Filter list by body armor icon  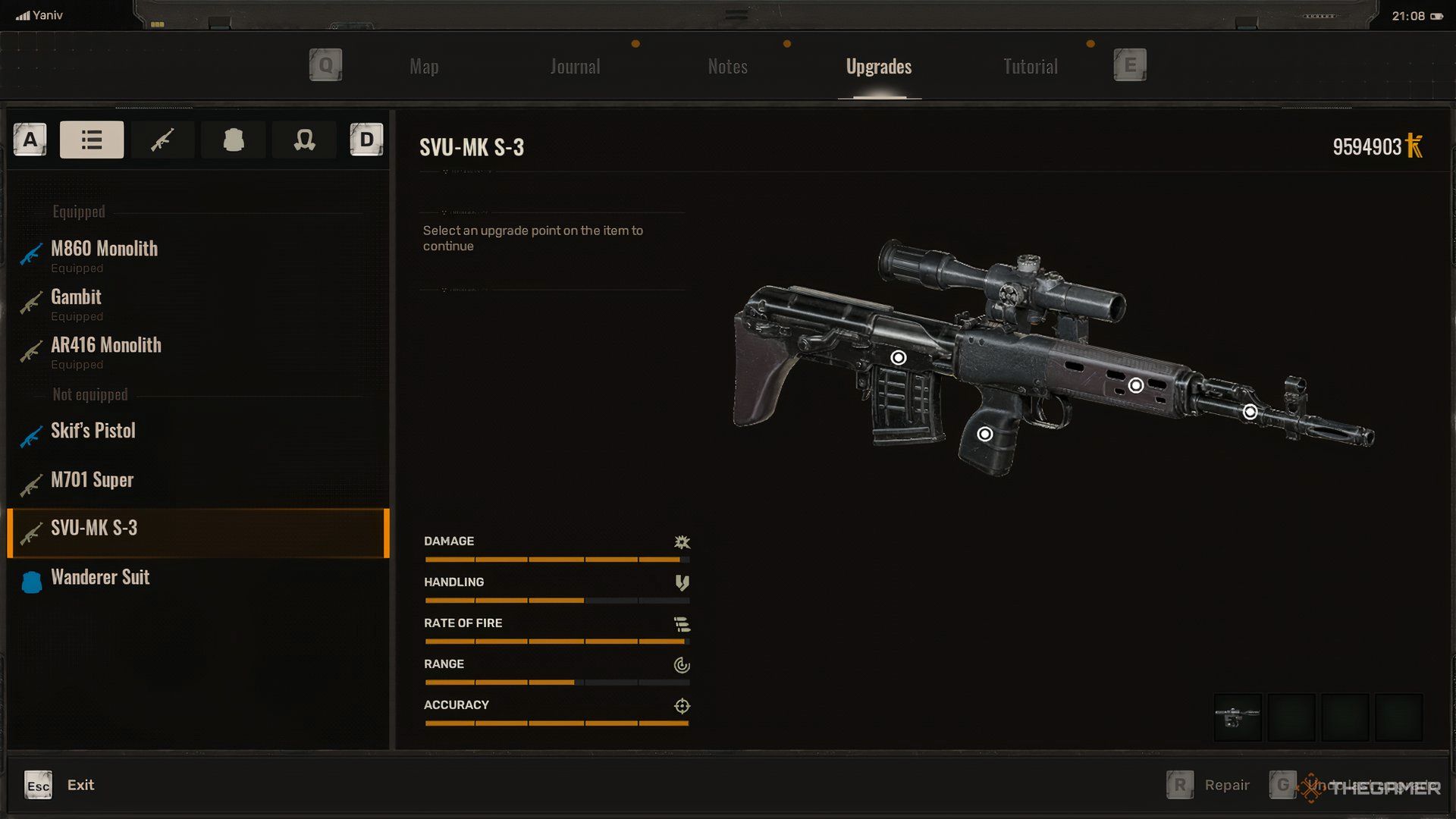point(234,140)
